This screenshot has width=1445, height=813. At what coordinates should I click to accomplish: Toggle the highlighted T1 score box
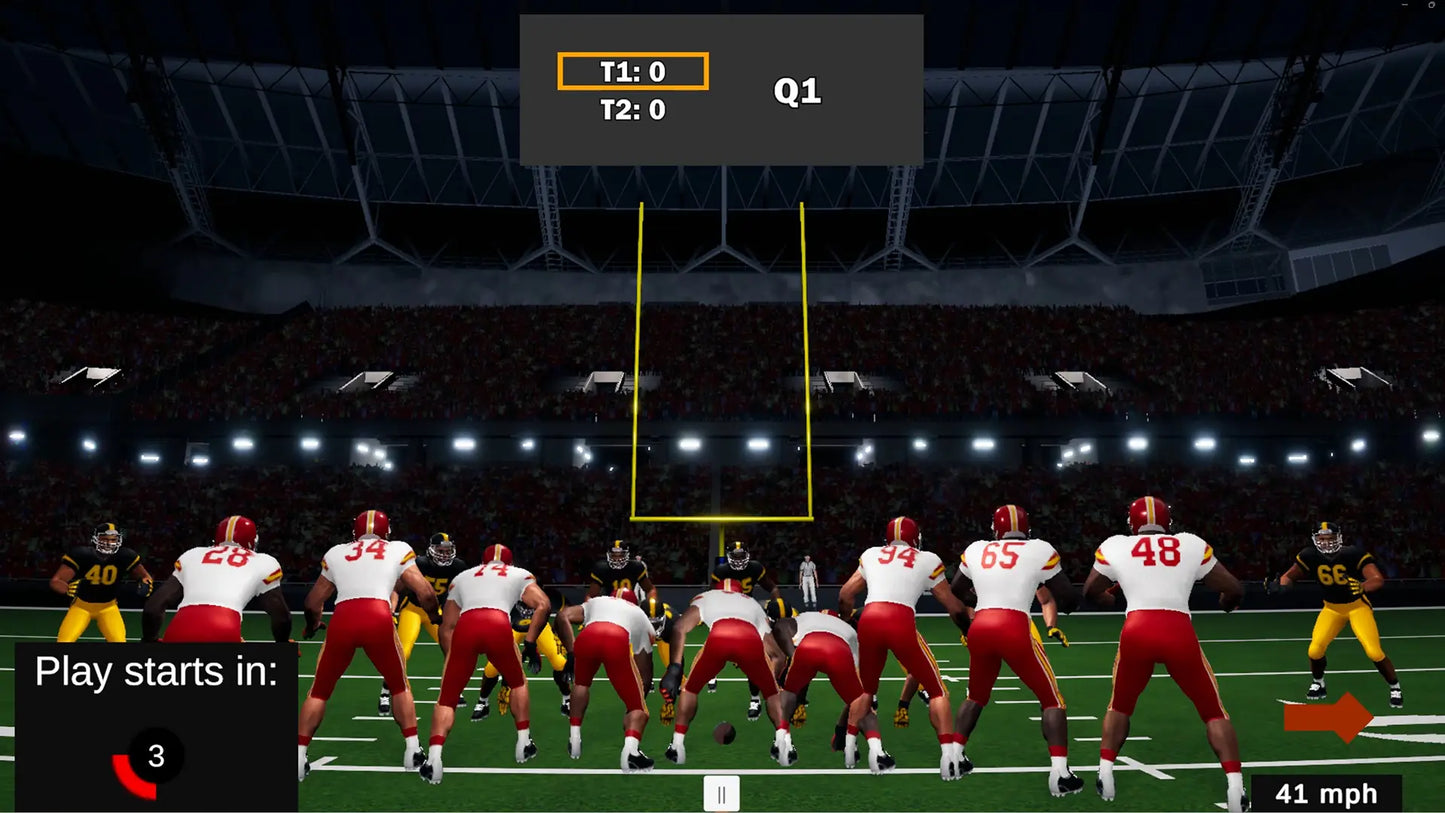[633, 70]
